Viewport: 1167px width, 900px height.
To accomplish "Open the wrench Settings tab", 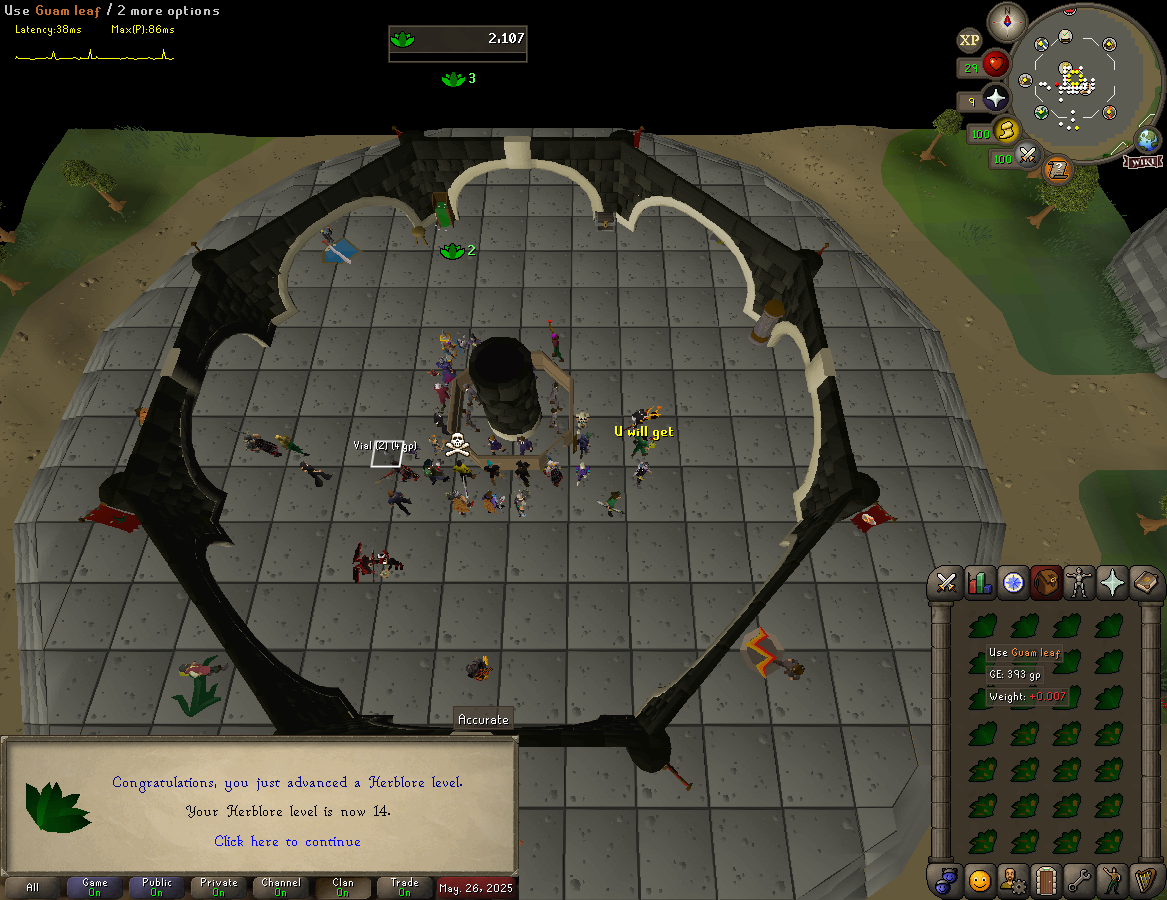I will pos(1079,880).
